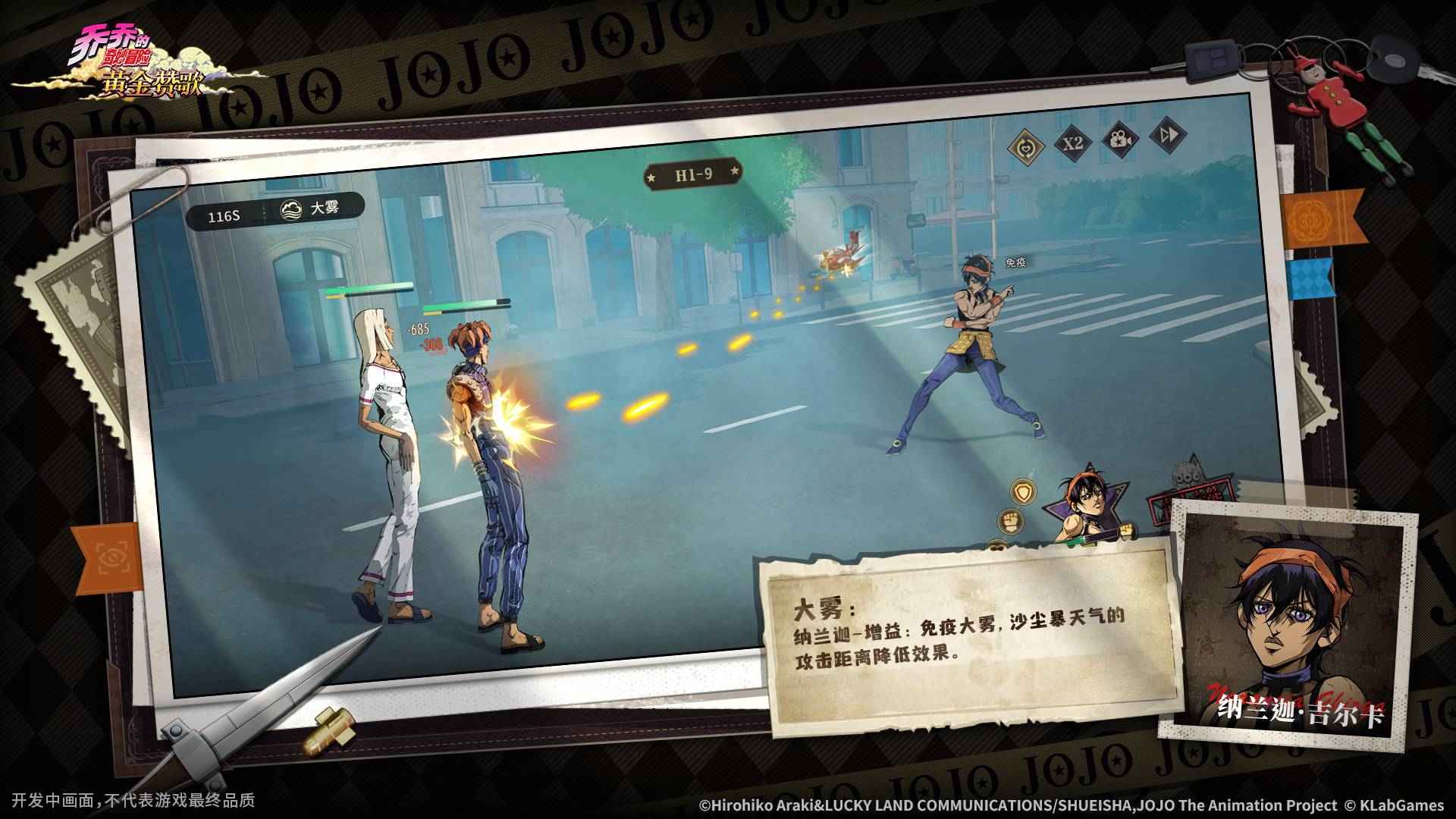Tap the fist attack skill icon

(x=1011, y=521)
